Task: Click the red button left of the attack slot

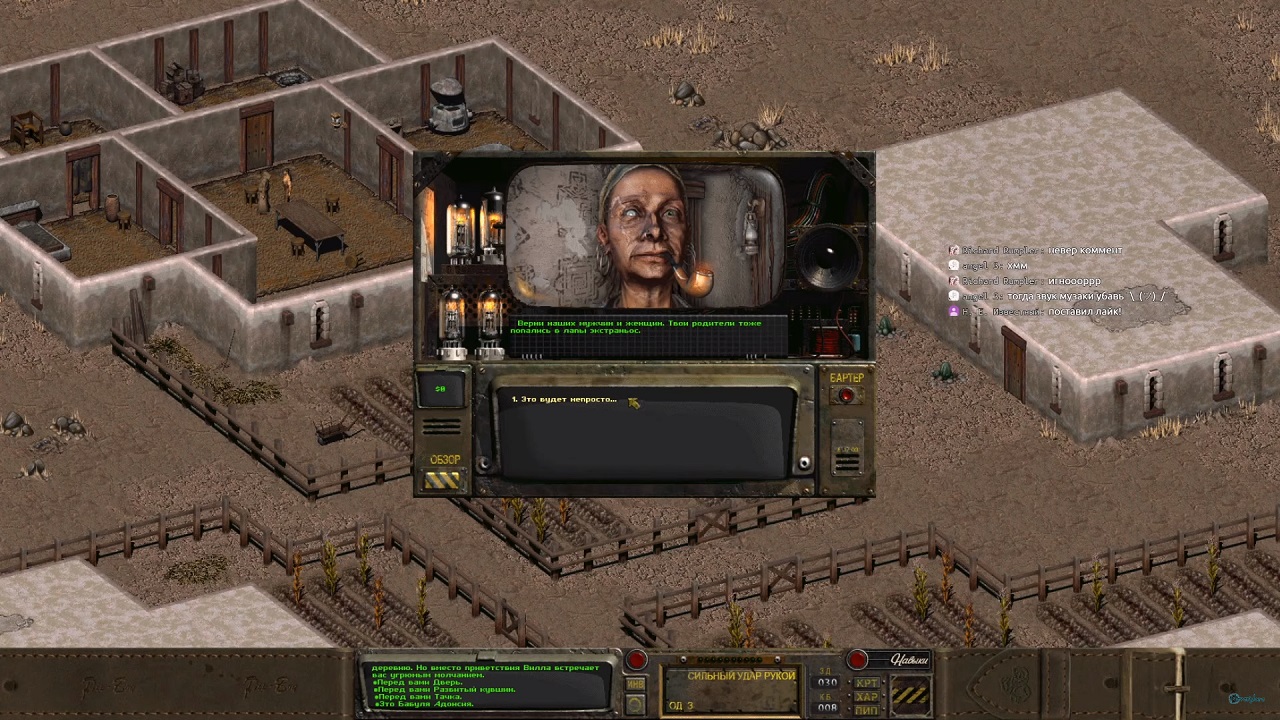Action: (x=636, y=660)
